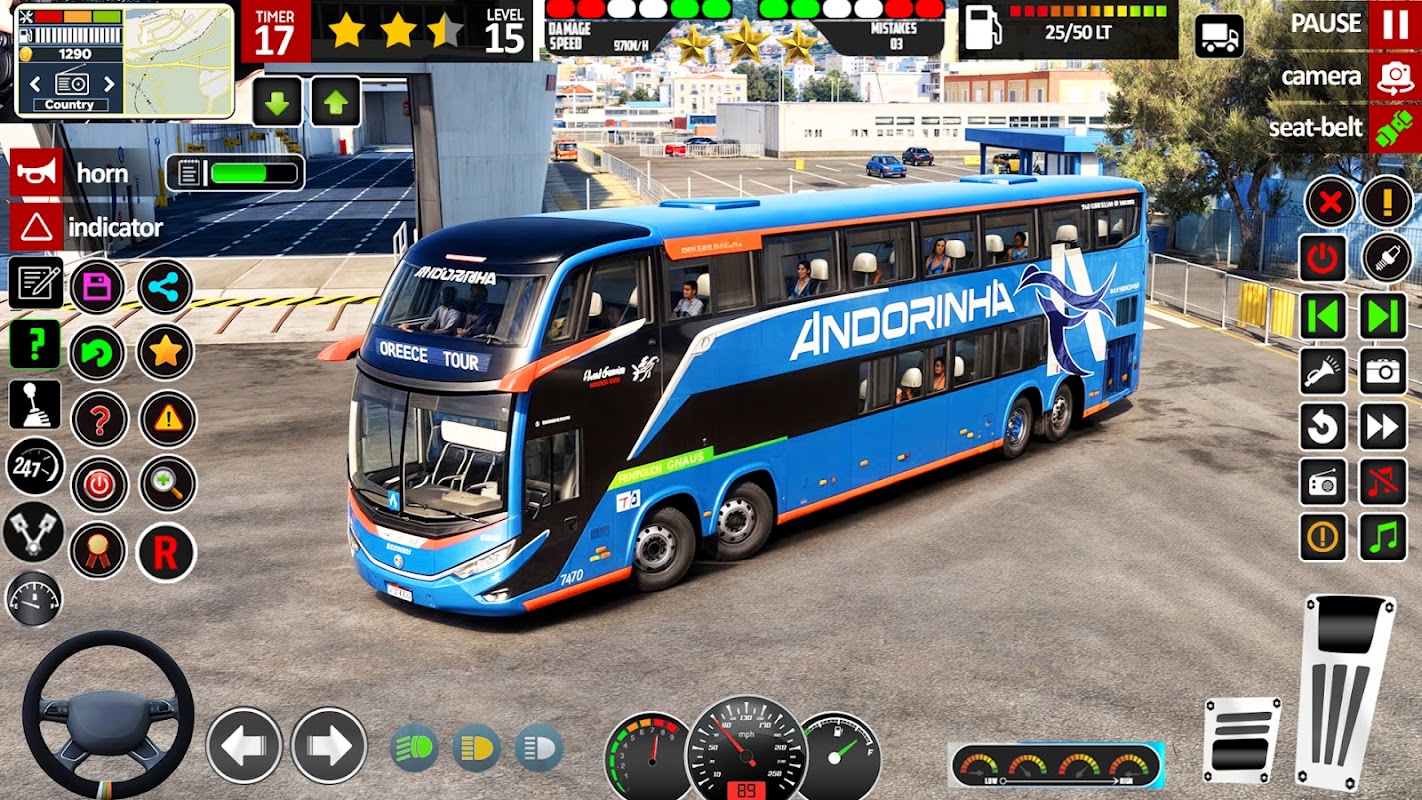Sound the horn

(37, 173)
